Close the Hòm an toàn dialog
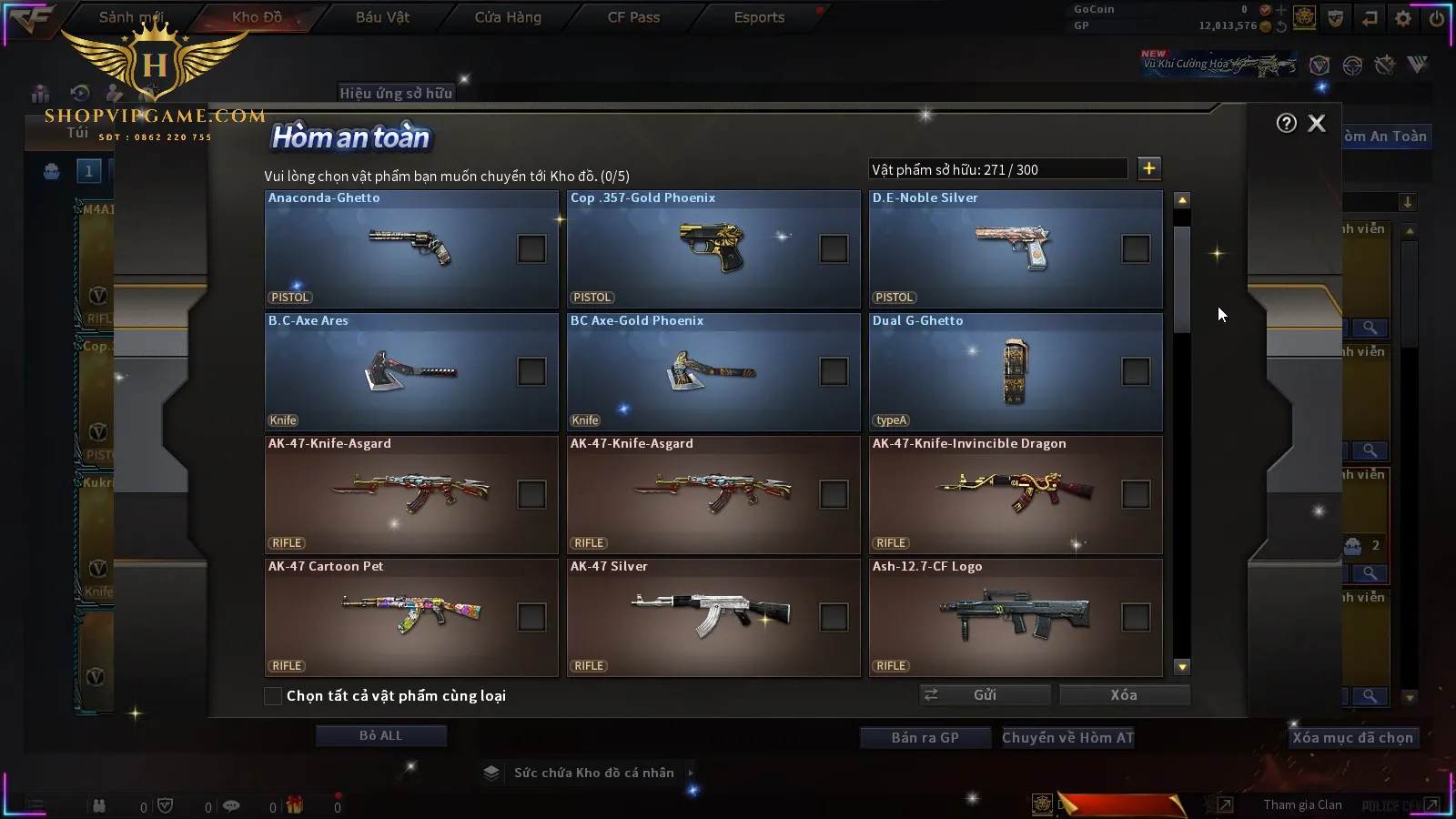This screenshot has width=1456, height=819. coord(1317,124)
